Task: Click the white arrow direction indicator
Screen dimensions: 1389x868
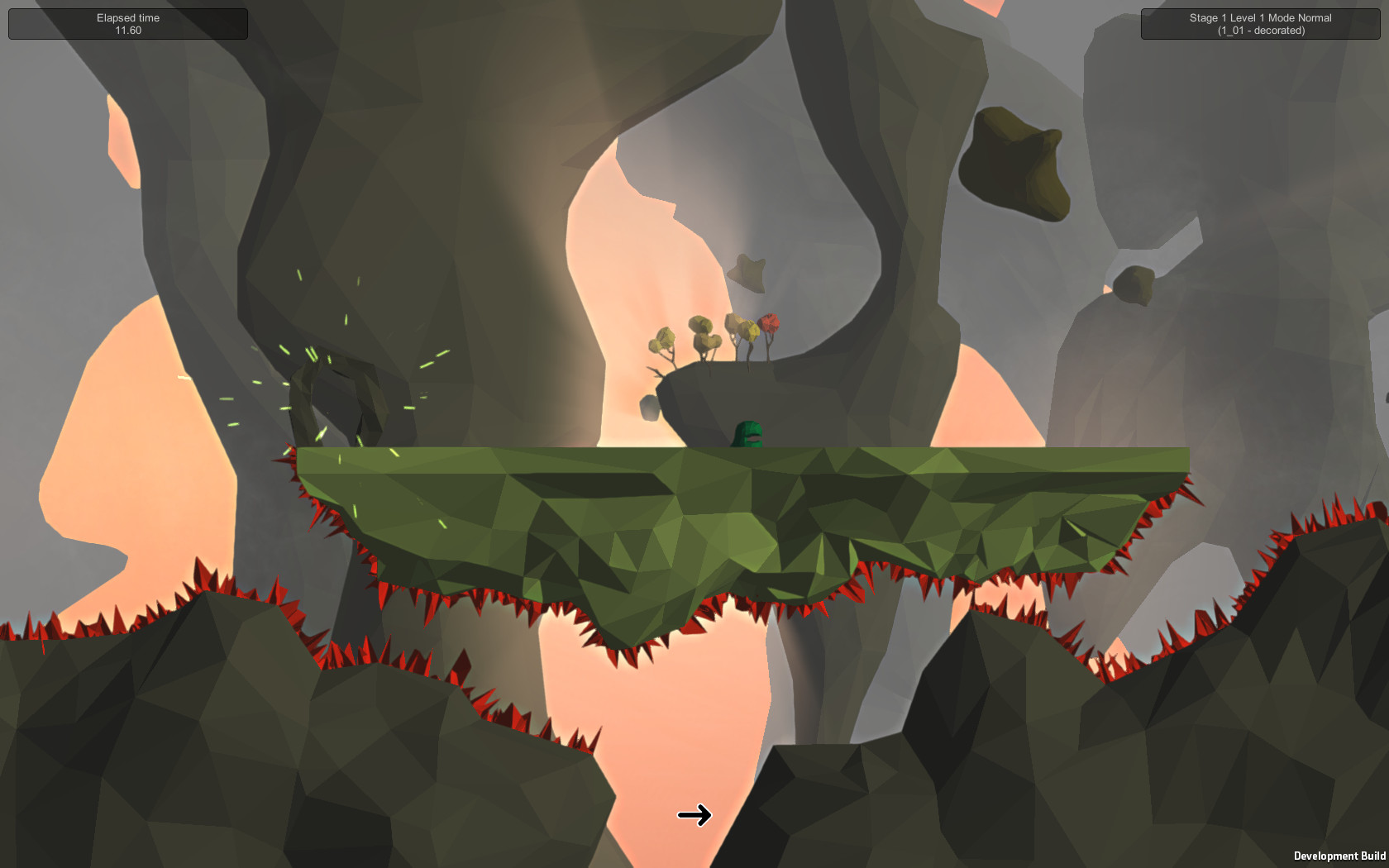Action: pos(695,815)
